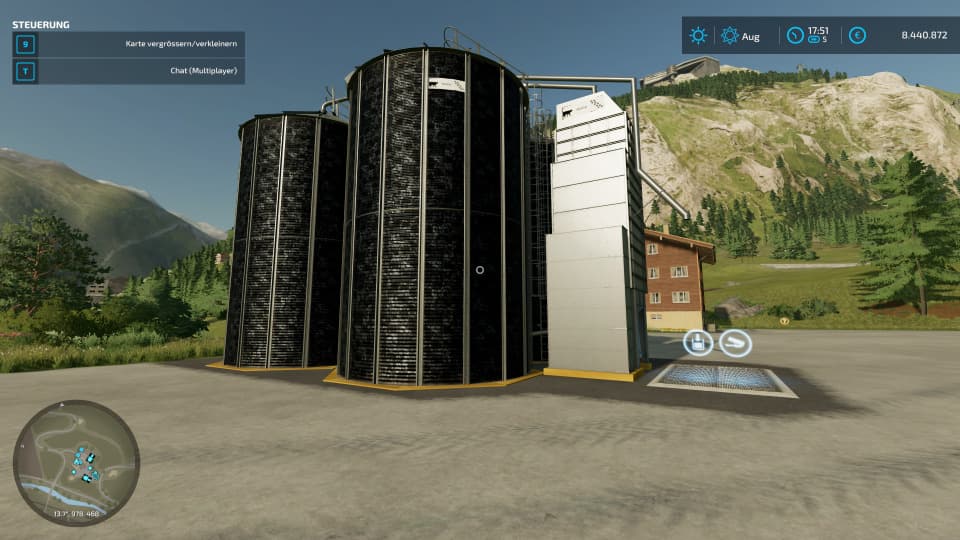Screen dimensions: 960x540
Task: Select the Karte vergrössern/verkleinern control row
Action: 129,44
